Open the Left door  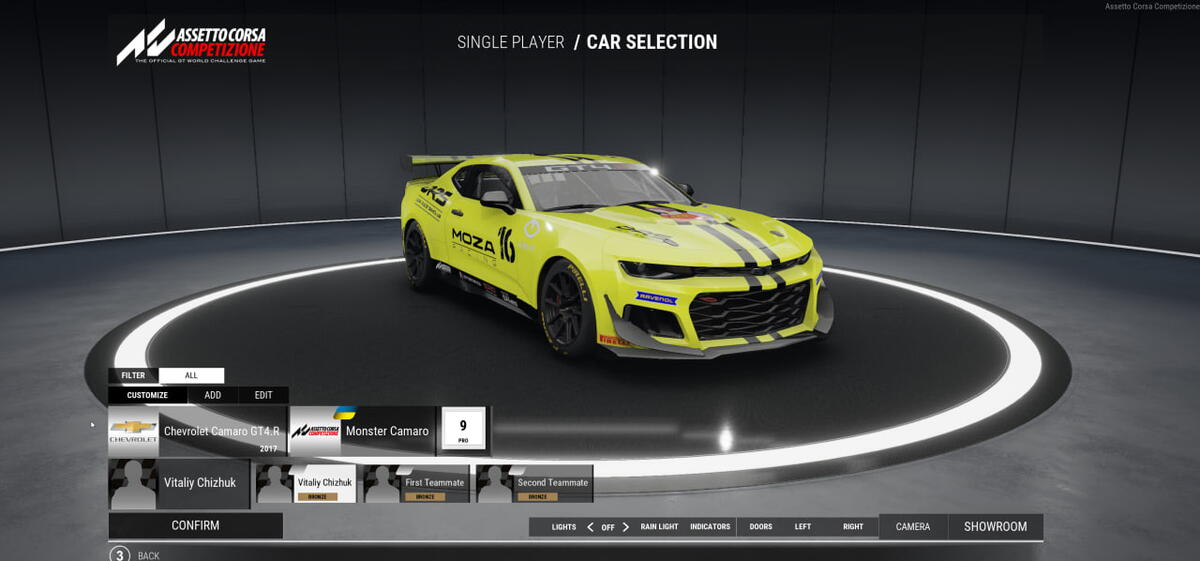[803, 527]
